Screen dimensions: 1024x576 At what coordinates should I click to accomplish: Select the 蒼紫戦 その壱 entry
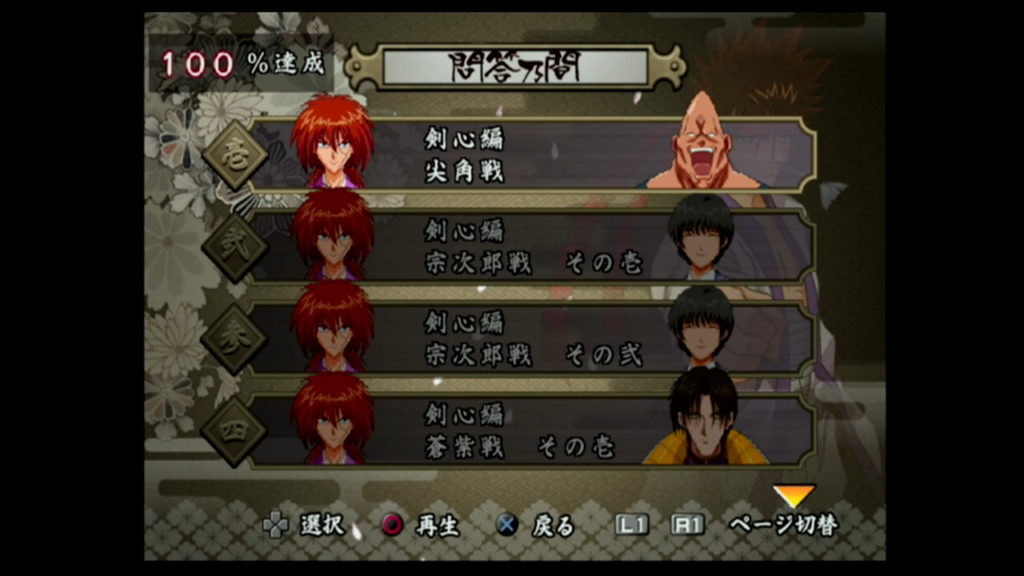click(x=530, y=430)
